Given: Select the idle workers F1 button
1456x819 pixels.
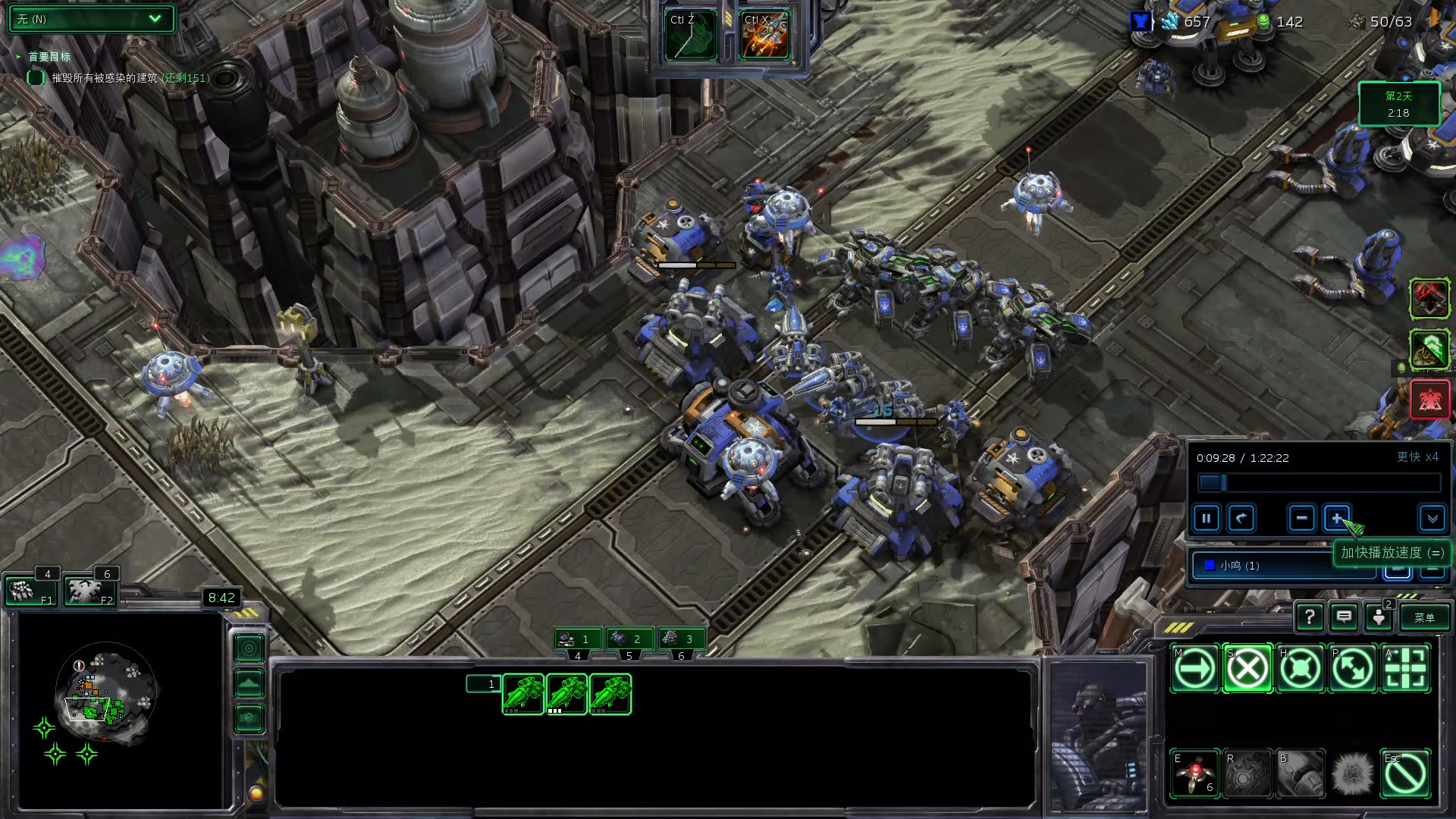Looking at the screenshot, I should tap(30, 591).
